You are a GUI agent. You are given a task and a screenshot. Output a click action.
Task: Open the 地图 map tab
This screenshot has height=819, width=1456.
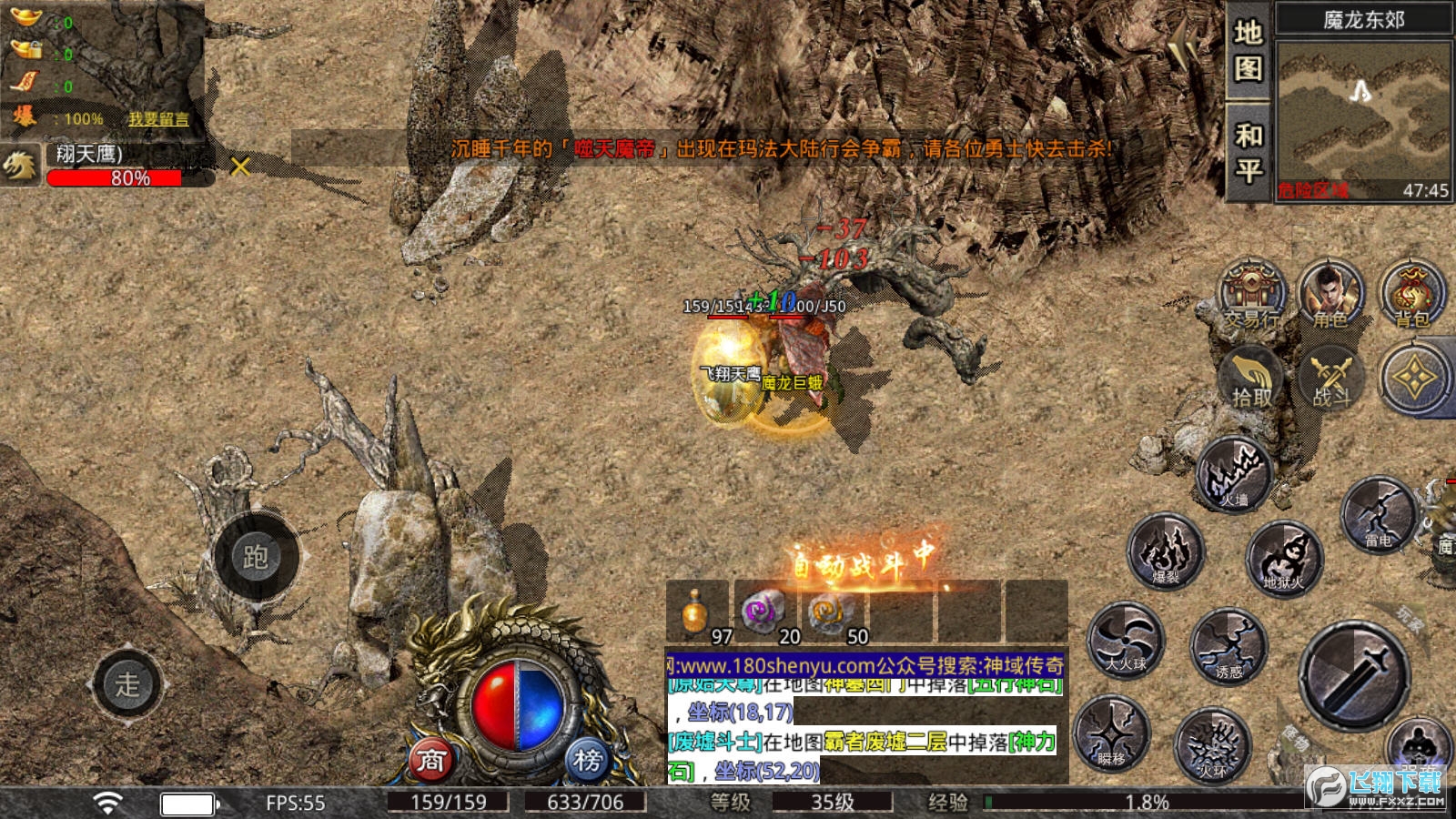pyautogui.click(x=1248, y=50)
